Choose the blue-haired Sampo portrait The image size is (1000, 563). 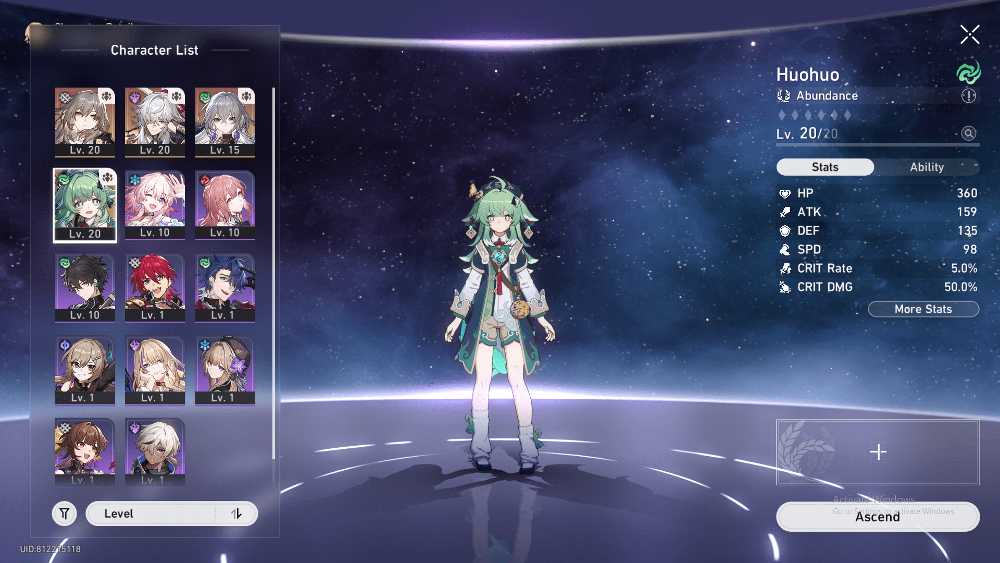[x=224, y=287]
